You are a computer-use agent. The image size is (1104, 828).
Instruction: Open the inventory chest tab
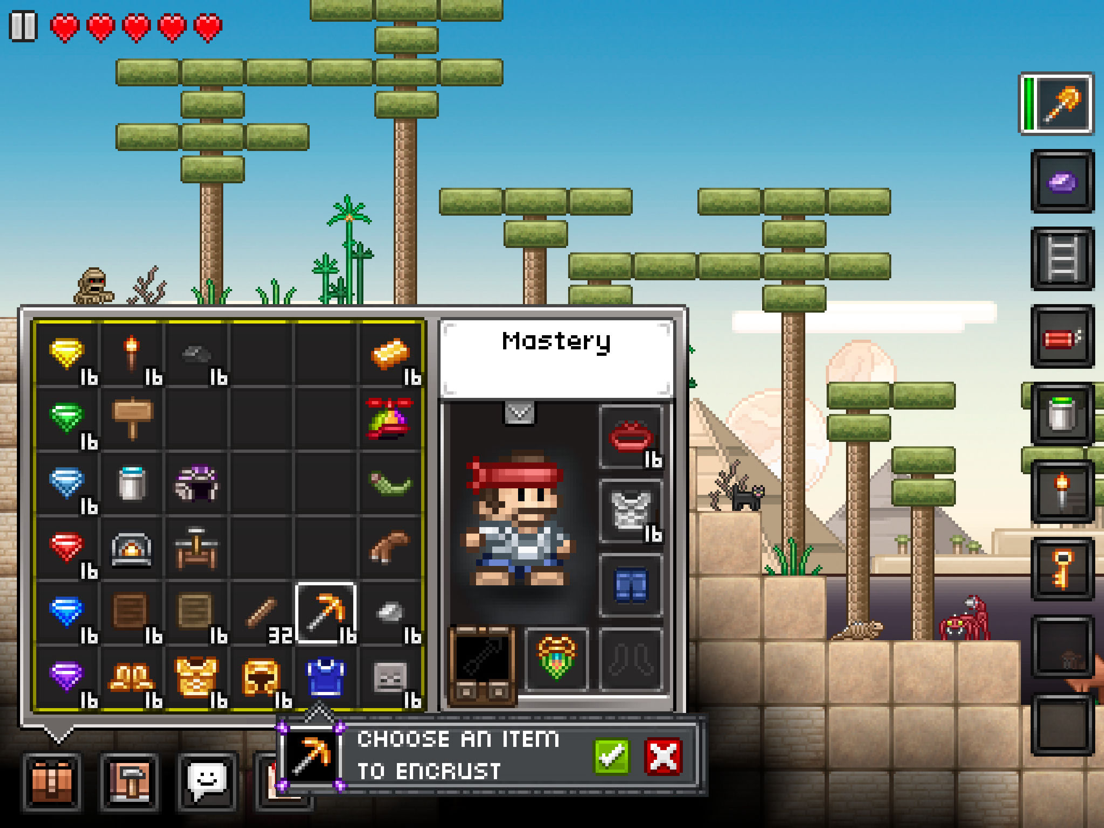pos(52,781)
